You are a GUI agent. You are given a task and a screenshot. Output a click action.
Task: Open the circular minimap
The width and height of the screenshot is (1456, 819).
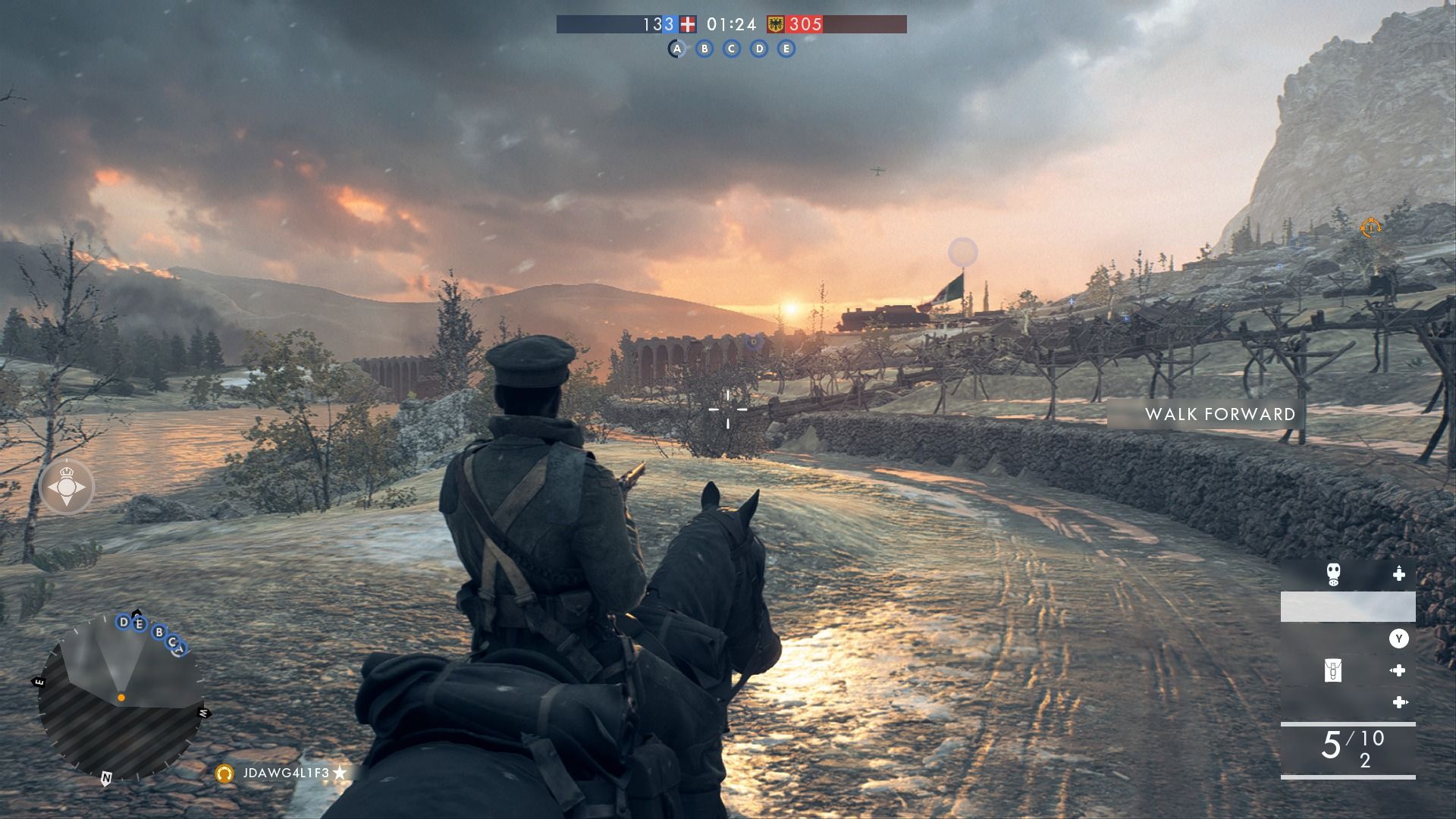click(x=121, y=698)
